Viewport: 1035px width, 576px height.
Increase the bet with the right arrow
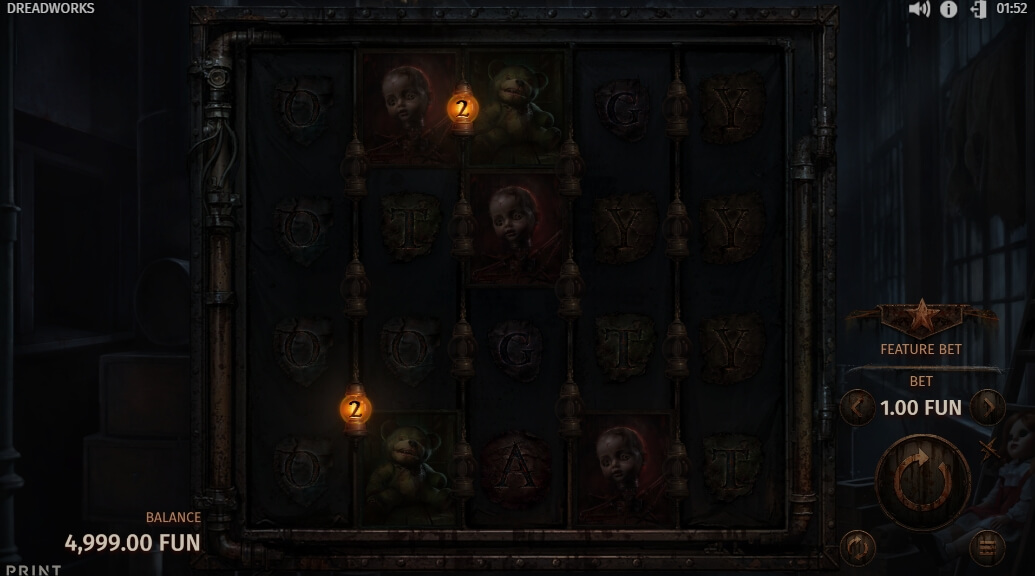988,408
